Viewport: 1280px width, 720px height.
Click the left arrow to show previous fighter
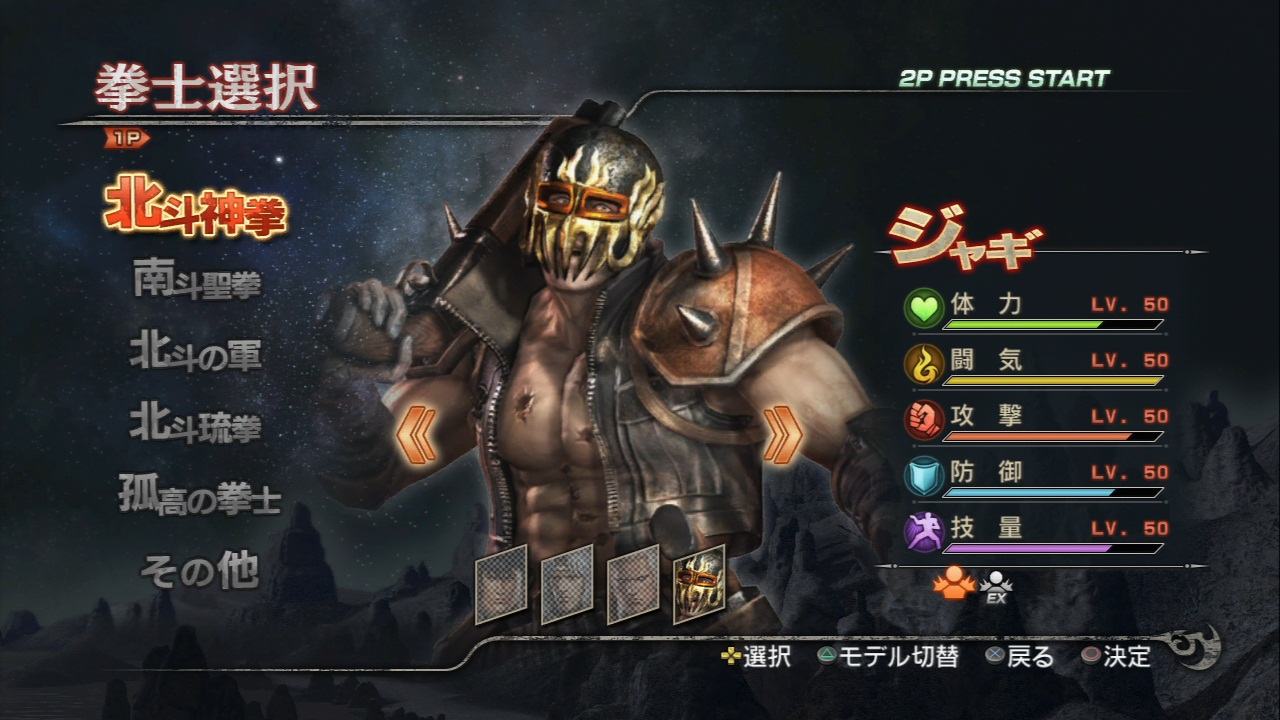point(416,433)
